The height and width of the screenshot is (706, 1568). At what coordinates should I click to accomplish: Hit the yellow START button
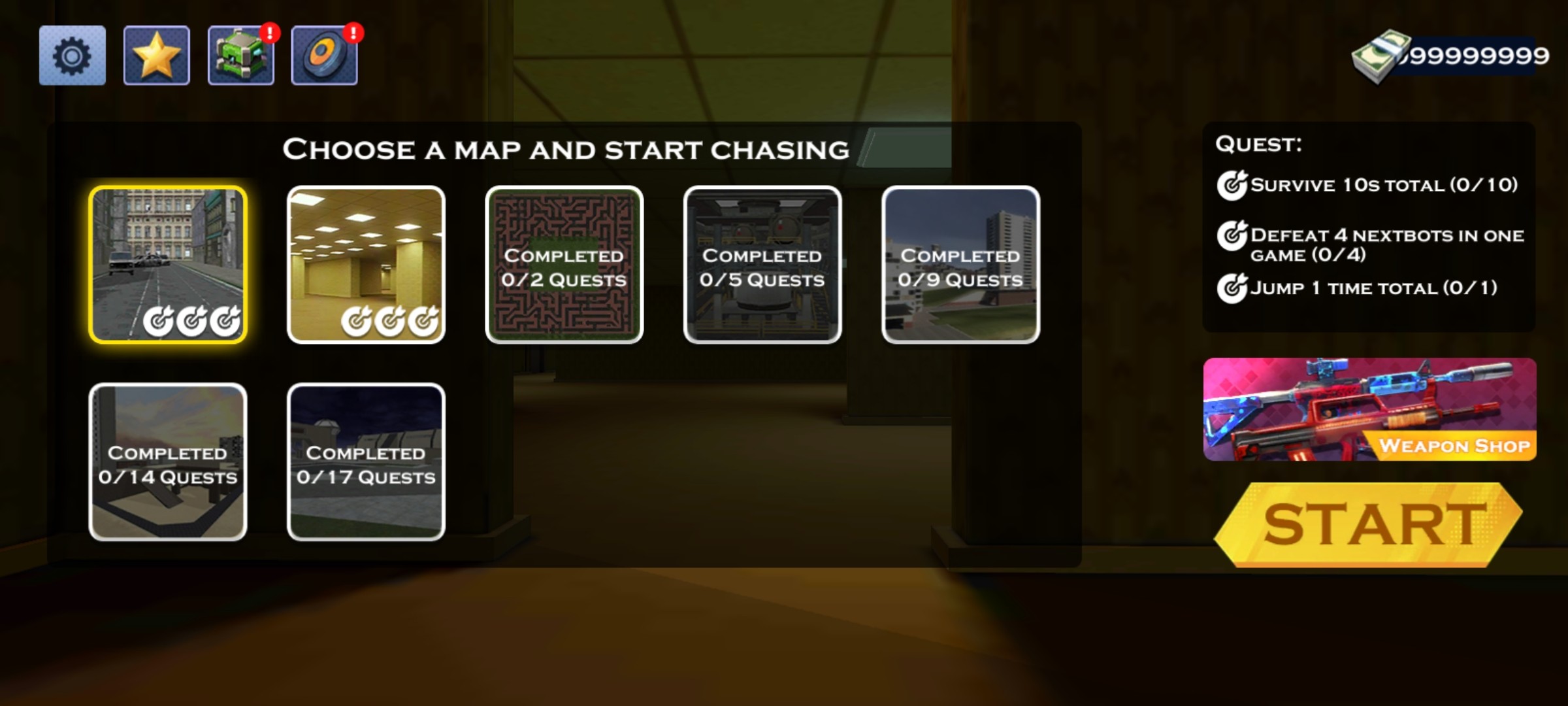(1369, 524)
